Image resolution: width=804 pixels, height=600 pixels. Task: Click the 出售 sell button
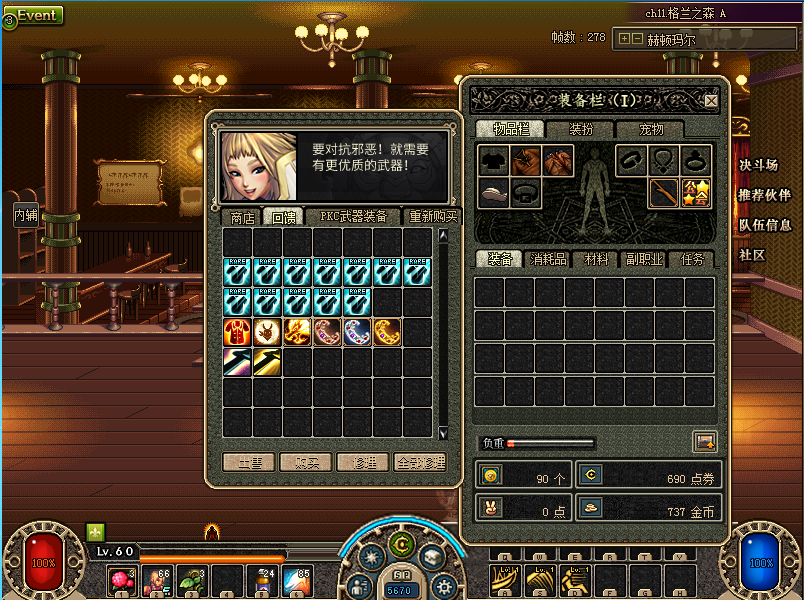click(249, 463)
